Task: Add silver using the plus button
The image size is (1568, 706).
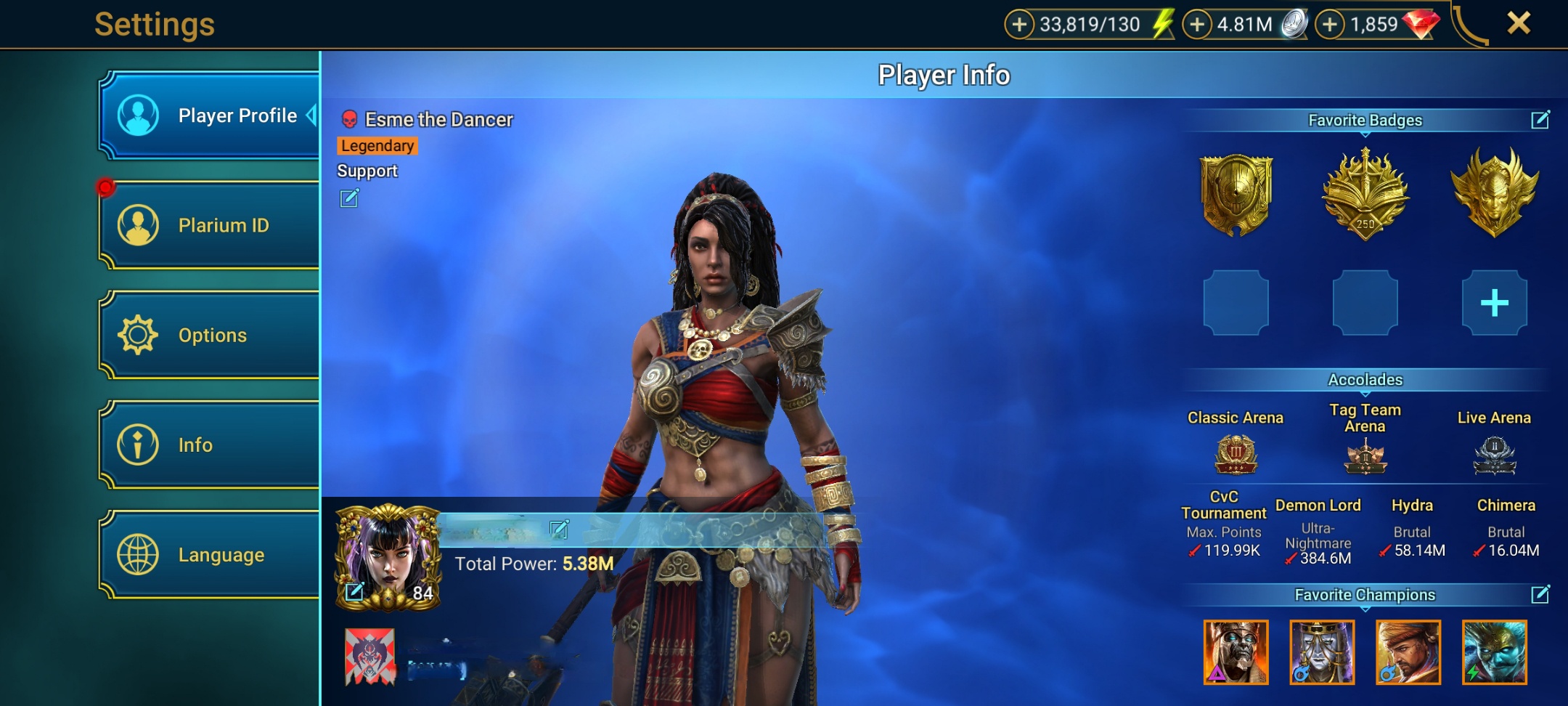Action: point(1197,25)
